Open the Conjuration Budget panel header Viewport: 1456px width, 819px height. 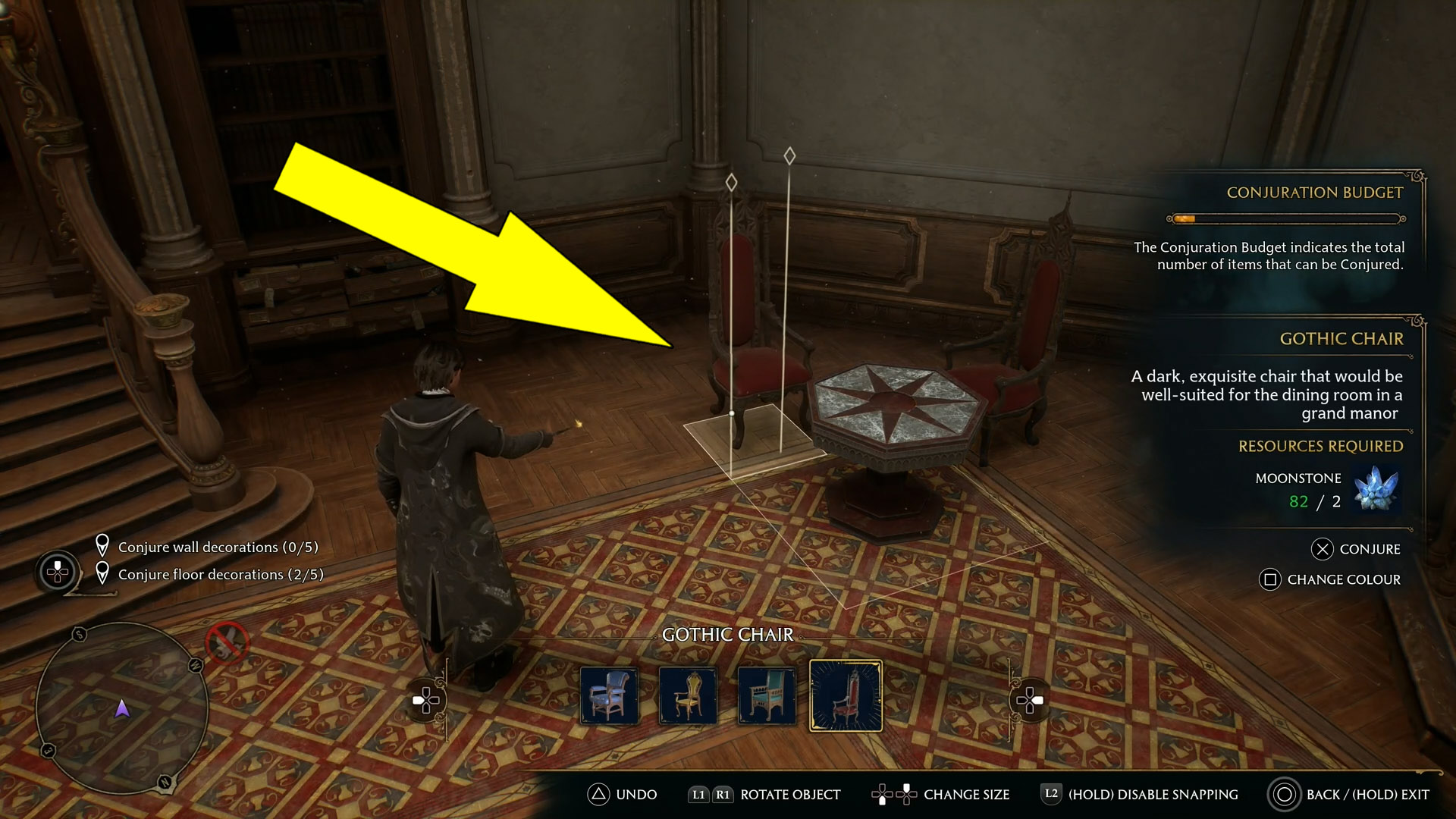(x=1314, y=193)
